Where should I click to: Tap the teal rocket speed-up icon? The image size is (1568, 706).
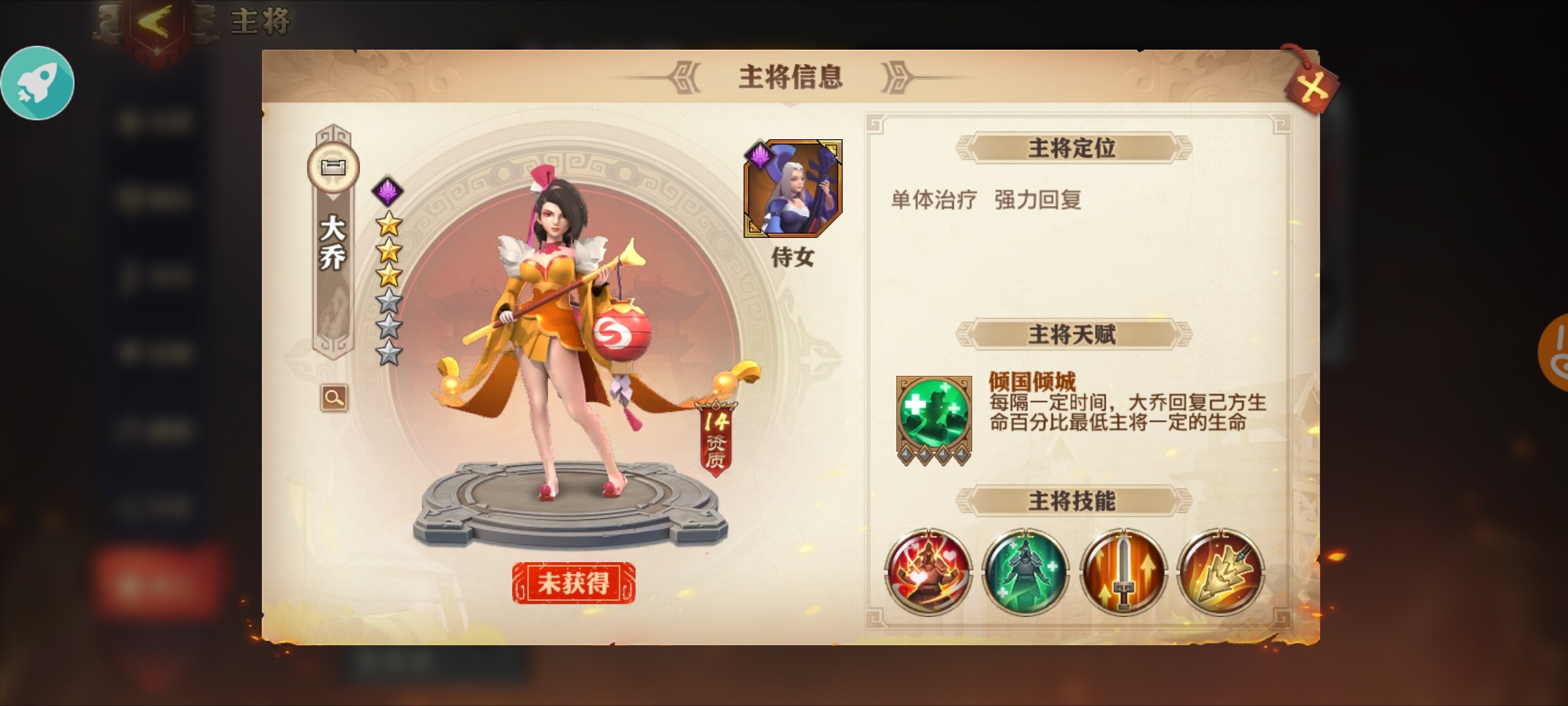(37, 84)
